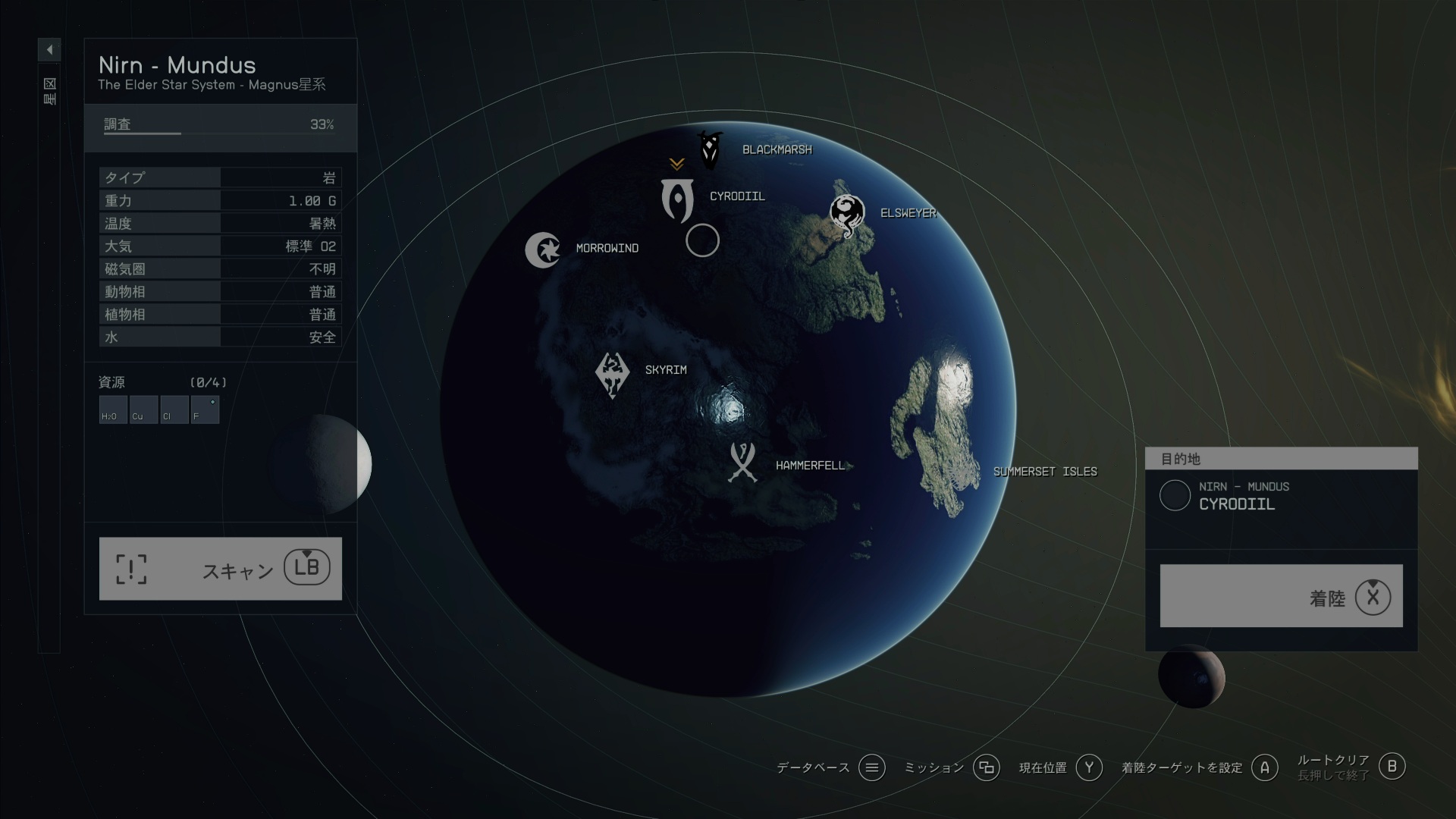The width and height of the screenshot is (1456, 819).
Task: Activate ルートクリア route clear option
Action: (1391, 767)
